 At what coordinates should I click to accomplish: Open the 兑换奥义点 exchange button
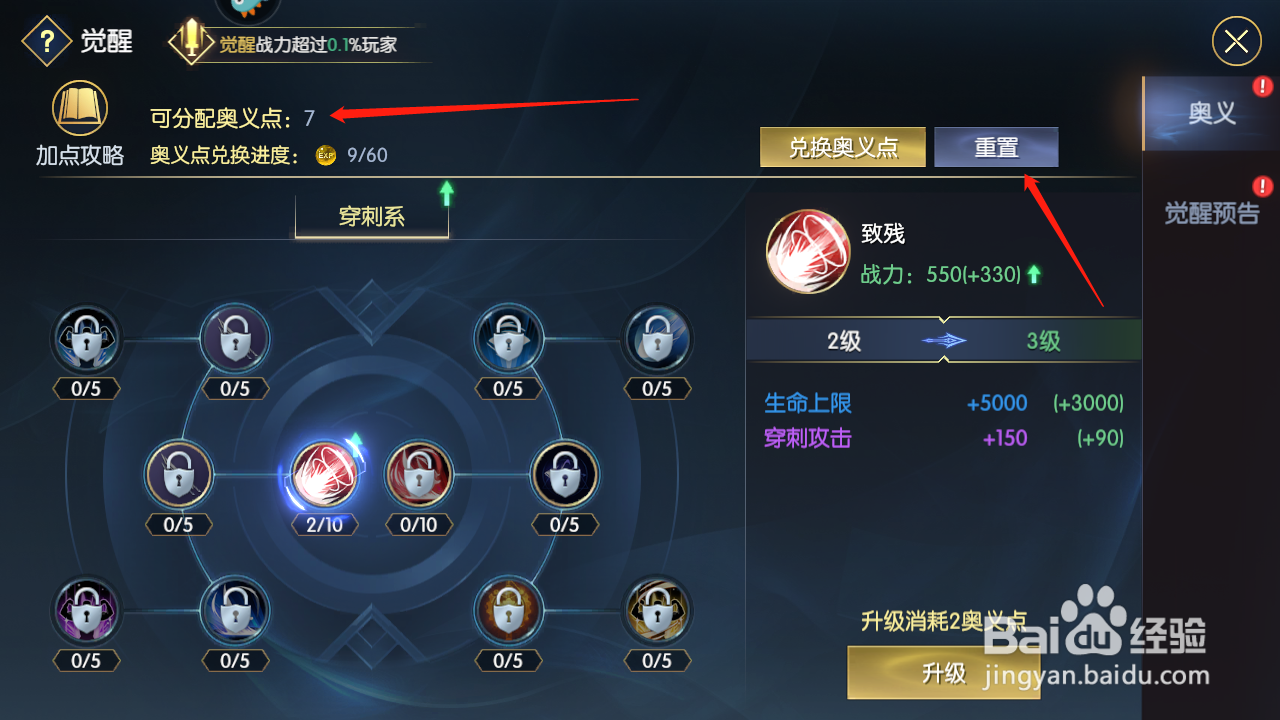pyautogui.click(x=842, y=146)
